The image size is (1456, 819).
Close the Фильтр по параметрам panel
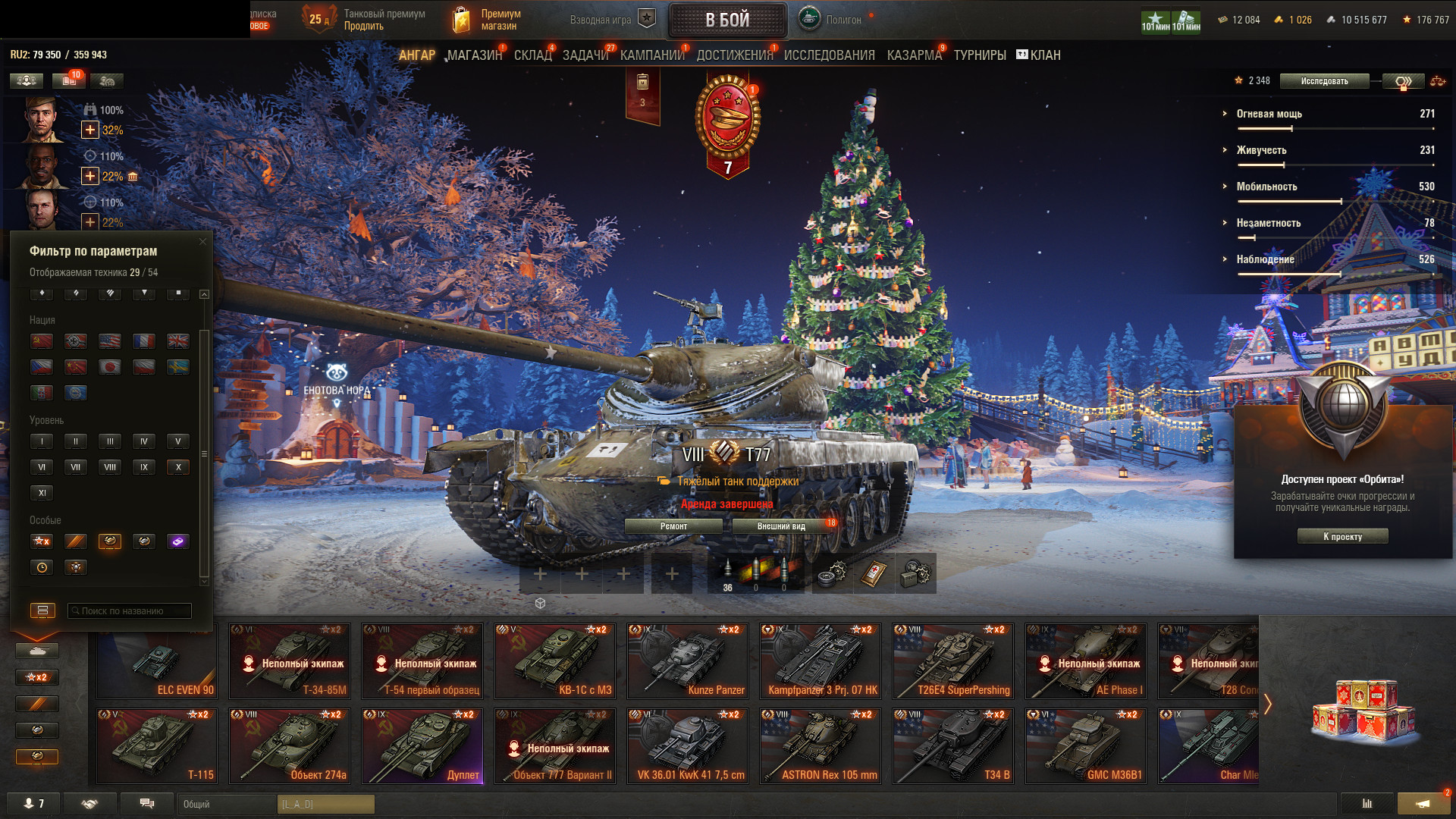(x=202, y=242)
